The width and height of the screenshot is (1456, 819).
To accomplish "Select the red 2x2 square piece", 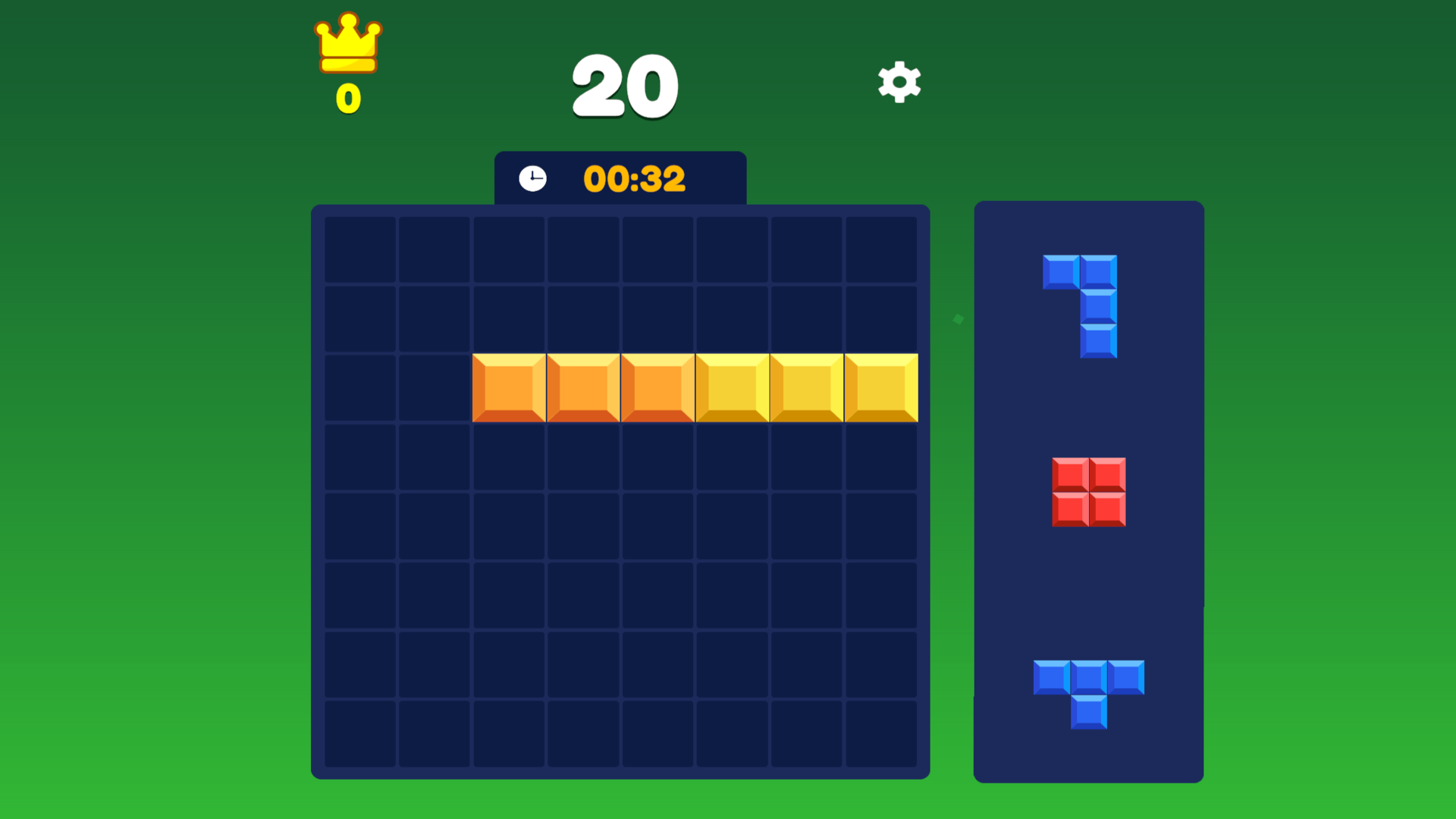I will coord(1088,494).
